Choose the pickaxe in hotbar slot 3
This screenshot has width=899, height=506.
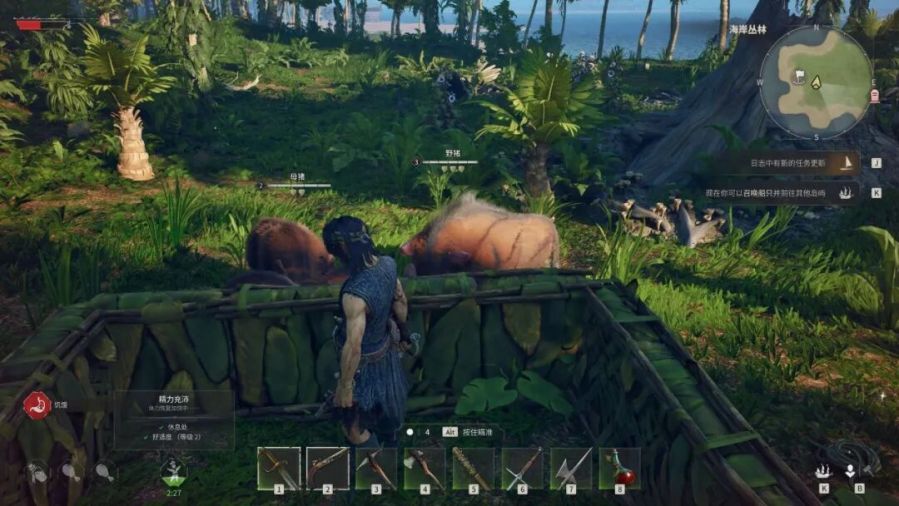376,468
